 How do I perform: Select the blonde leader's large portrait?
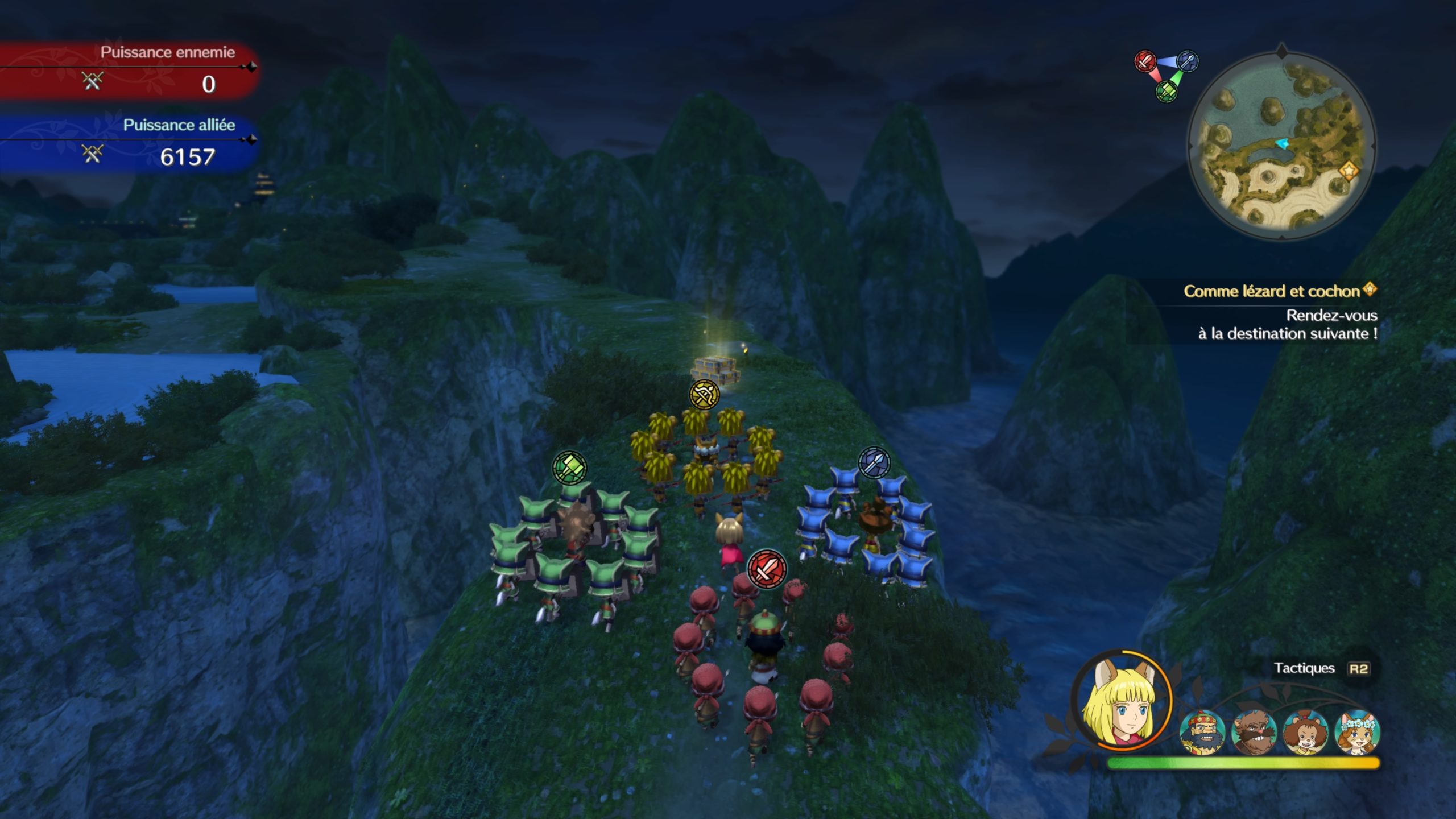pos(1121,700)
